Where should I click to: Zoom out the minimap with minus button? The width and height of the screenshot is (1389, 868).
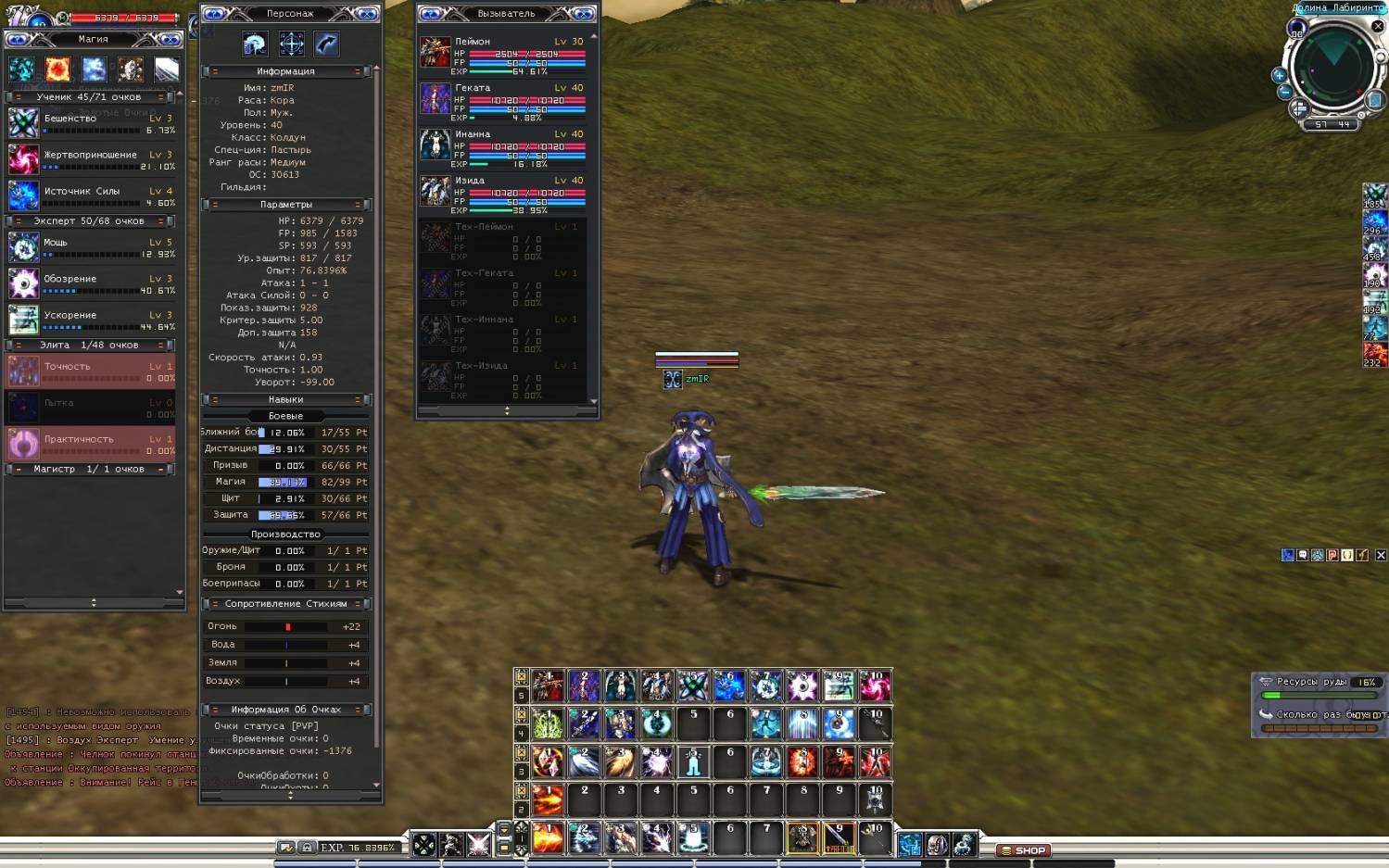pos(1284,92)
